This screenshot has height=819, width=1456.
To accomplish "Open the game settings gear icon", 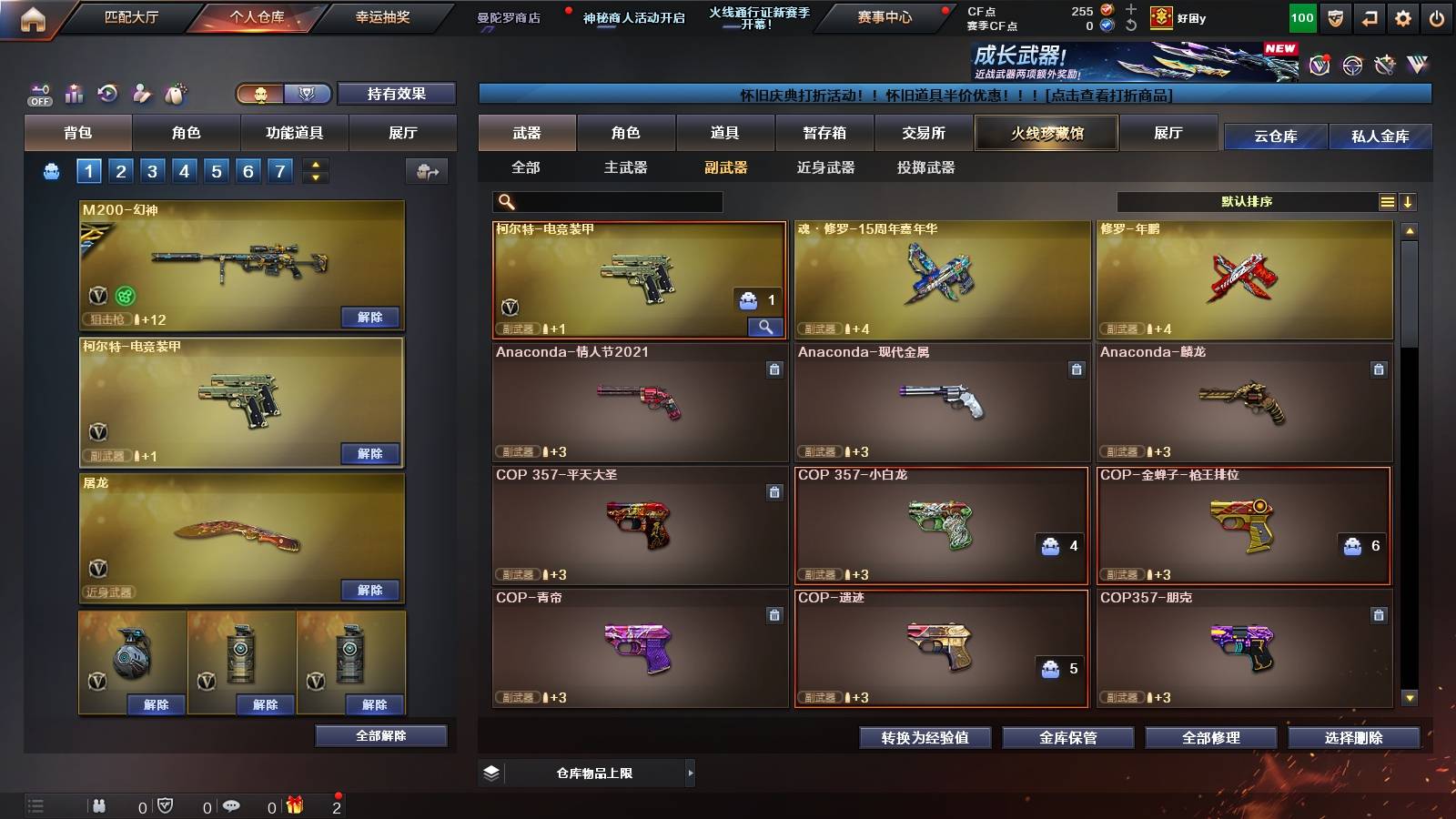I will (x=1404, y=16).
